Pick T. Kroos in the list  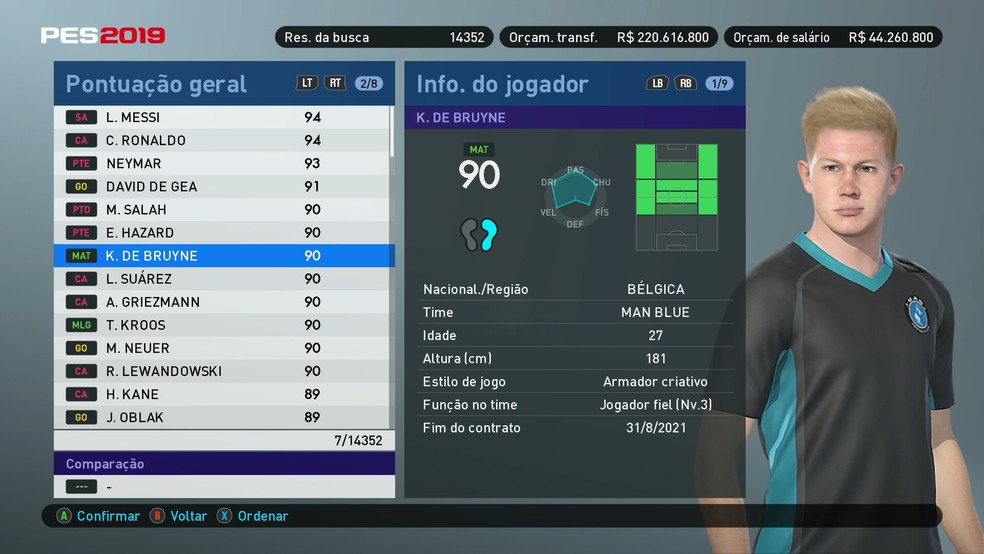(x=220, y=324)
